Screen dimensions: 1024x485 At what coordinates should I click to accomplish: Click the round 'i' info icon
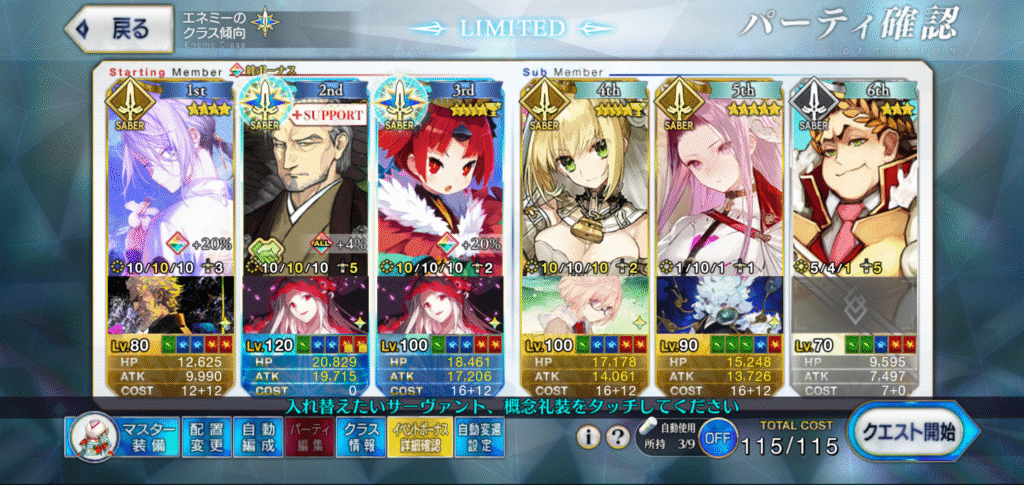(x=590, y=438)
